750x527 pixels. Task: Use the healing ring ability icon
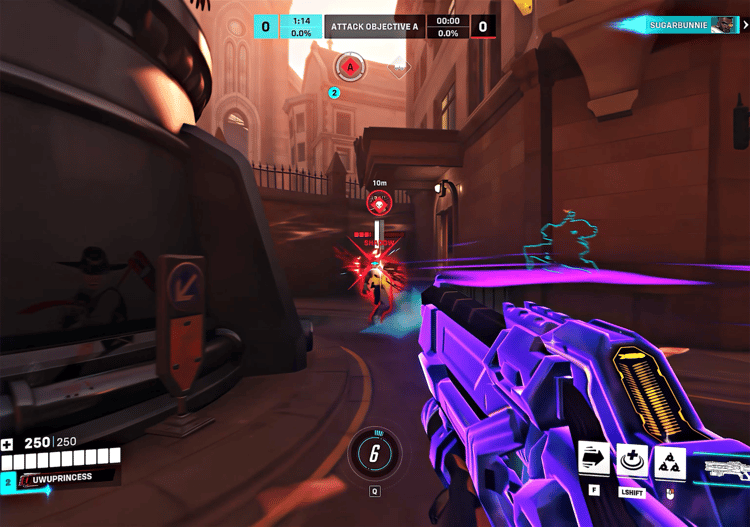tap(632, 461)
